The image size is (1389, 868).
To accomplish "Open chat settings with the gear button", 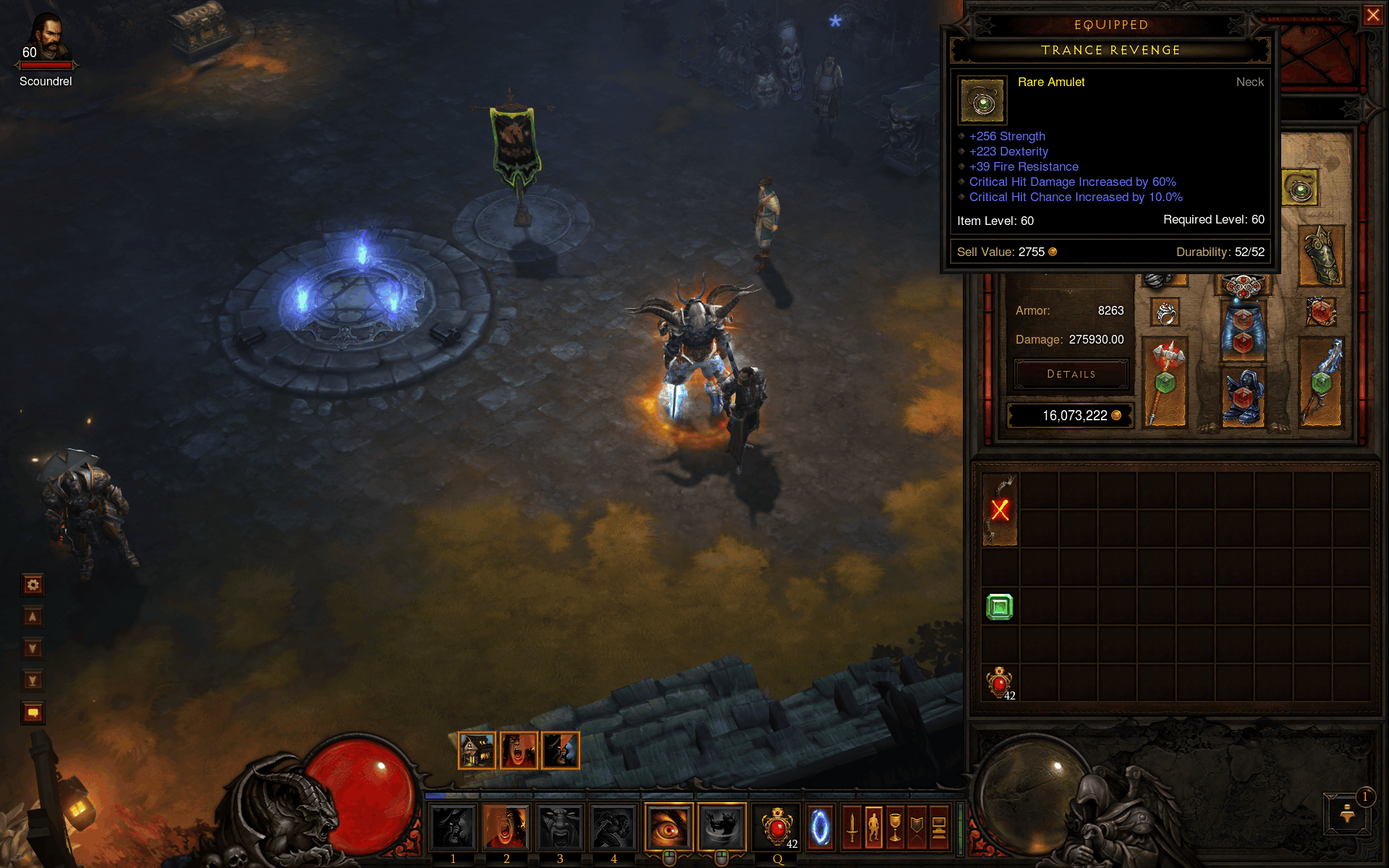I will pos(33,584).
